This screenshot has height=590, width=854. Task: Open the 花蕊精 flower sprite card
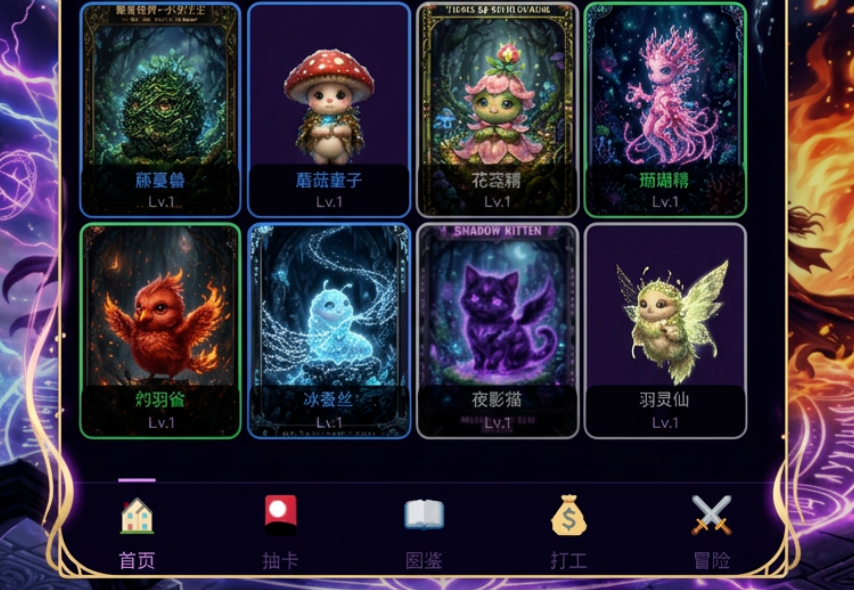[x=497, y=110]
